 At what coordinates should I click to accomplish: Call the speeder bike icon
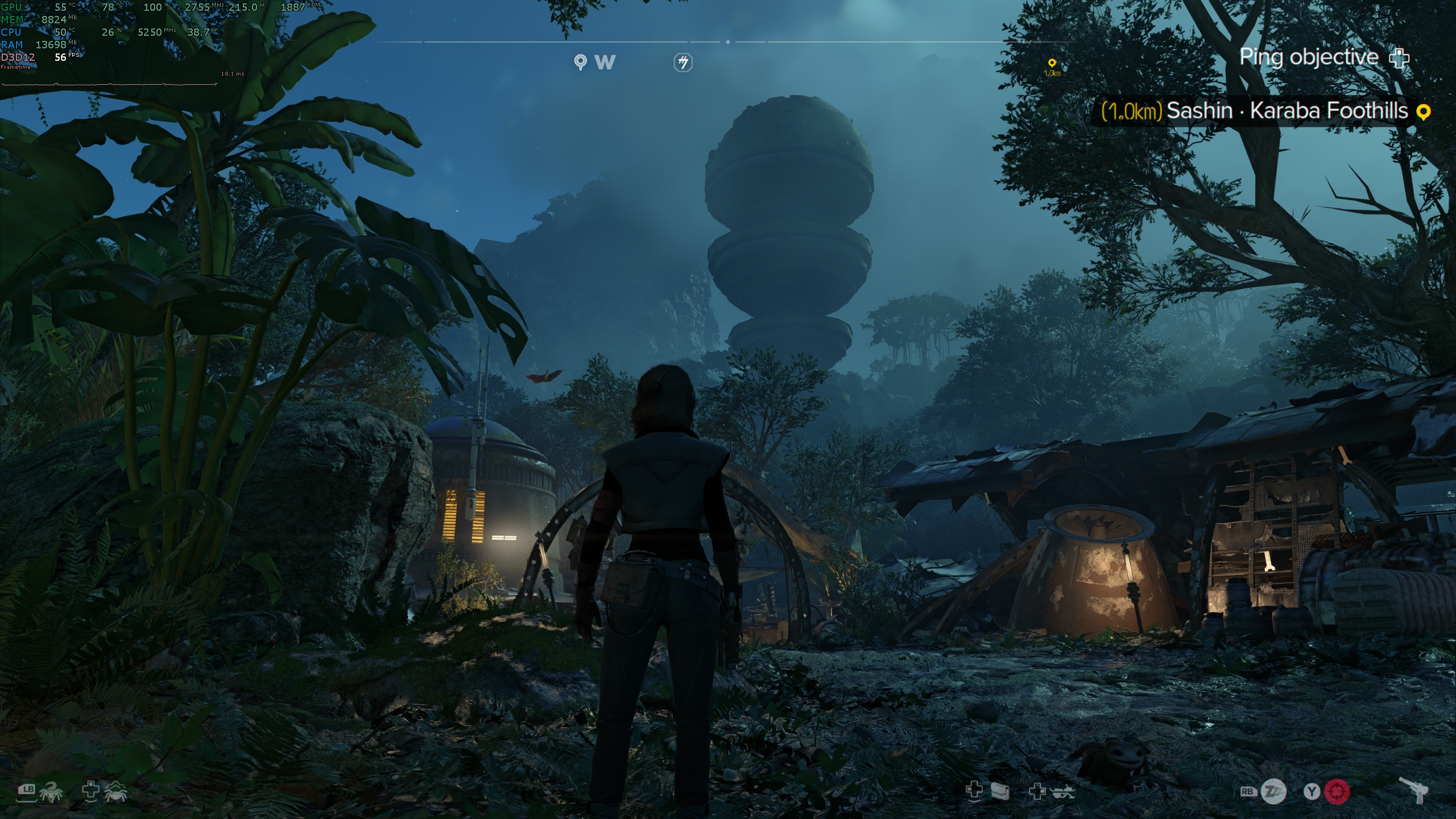point(1062,791)
